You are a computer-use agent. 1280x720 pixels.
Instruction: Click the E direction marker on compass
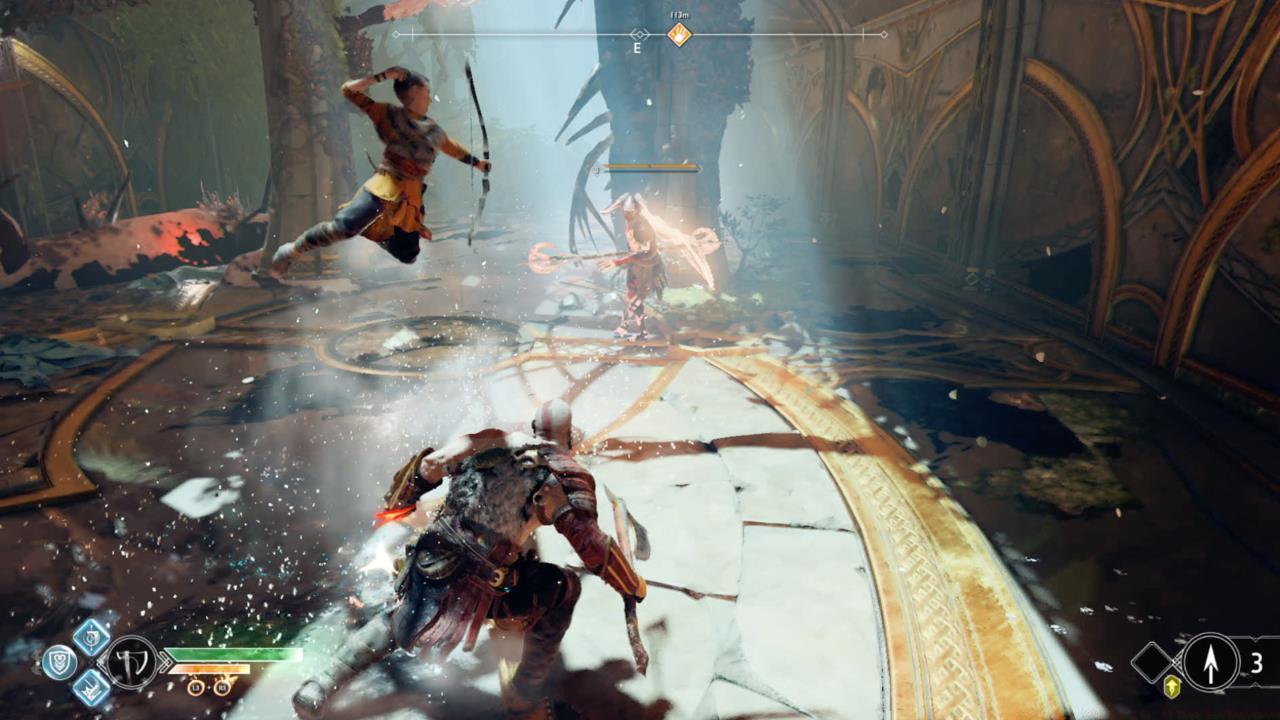[x=637, y=48]
